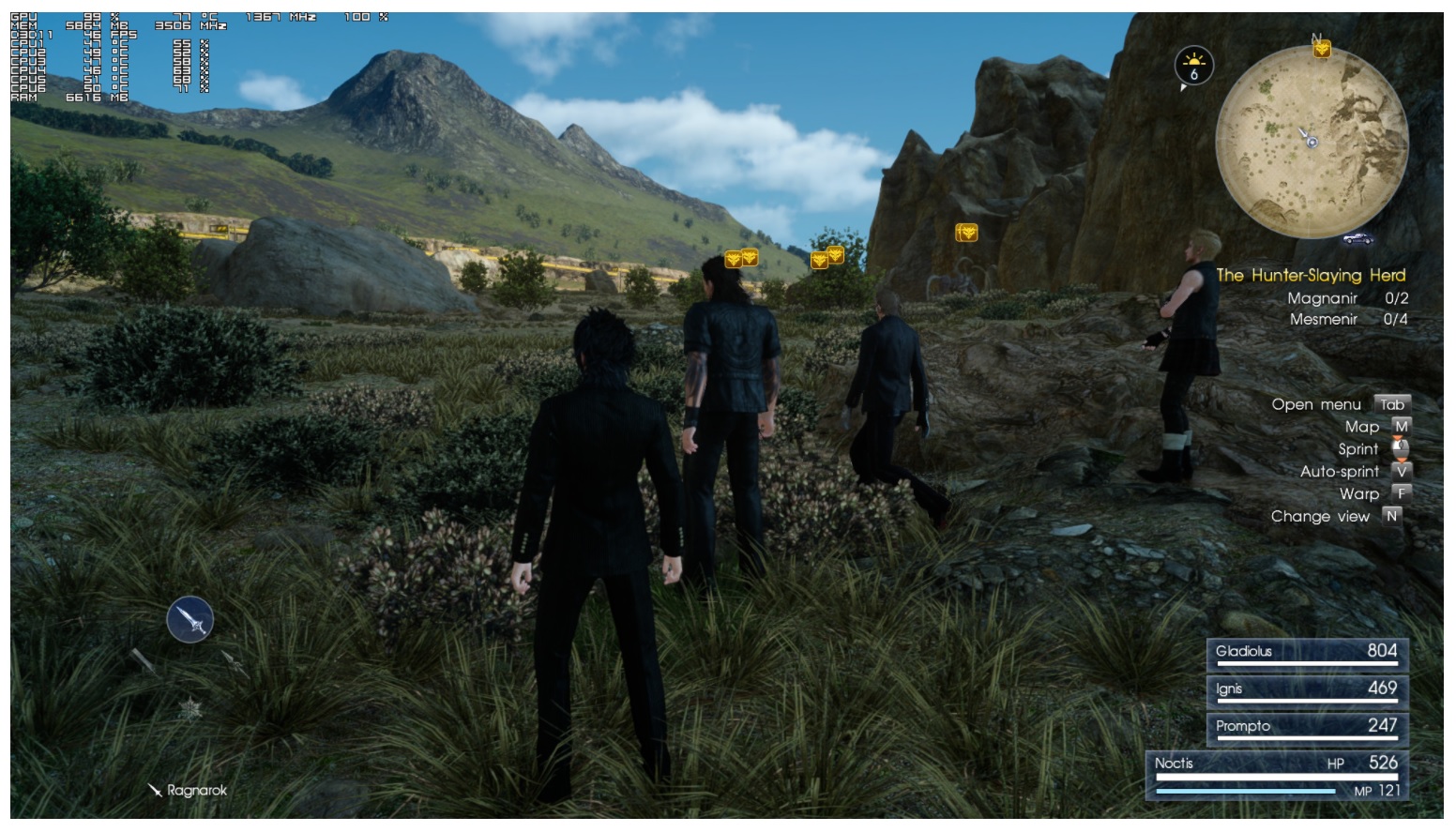Select Prompto in the party panel
Viewport: 1456px width, 832px height.
tap(1306, 728)
